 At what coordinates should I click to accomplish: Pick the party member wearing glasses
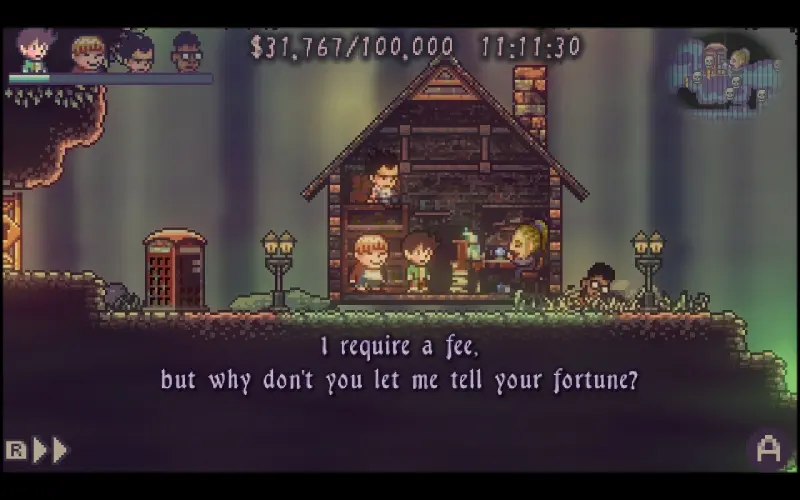point(186,52)
